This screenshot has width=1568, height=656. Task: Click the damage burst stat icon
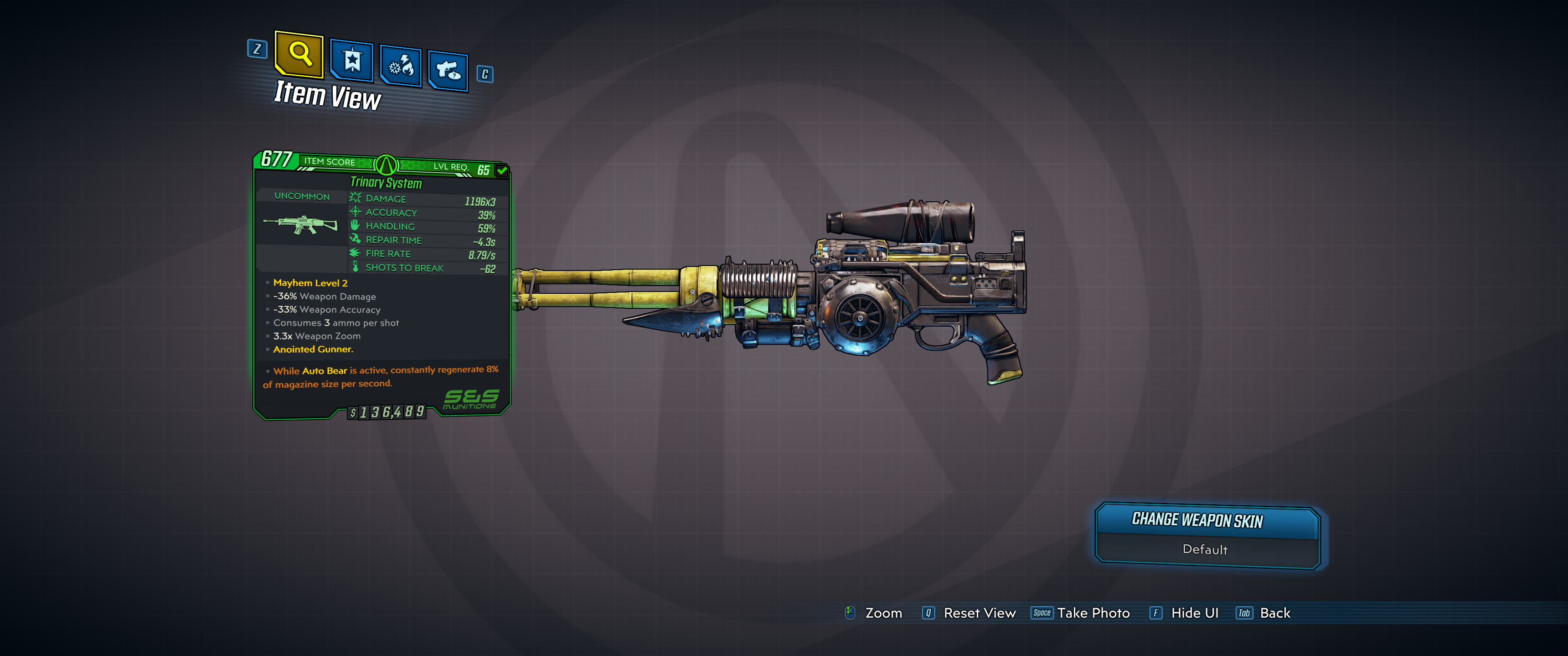tap(355, 197)
